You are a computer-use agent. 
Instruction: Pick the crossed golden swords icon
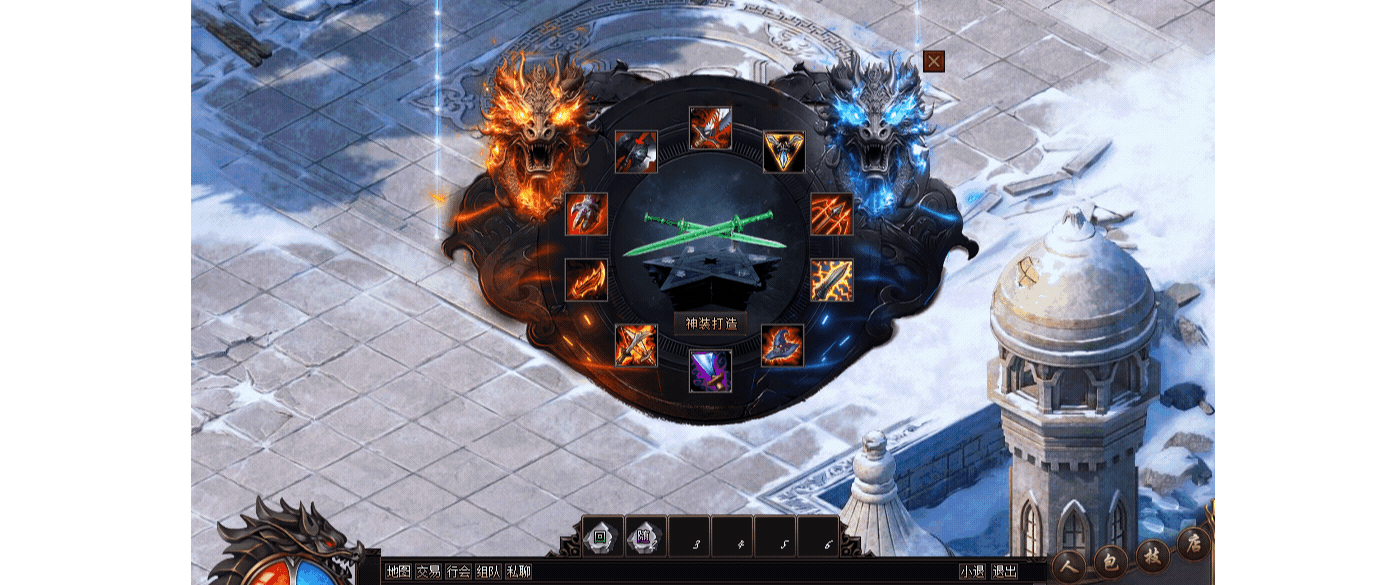pos(636,346)
